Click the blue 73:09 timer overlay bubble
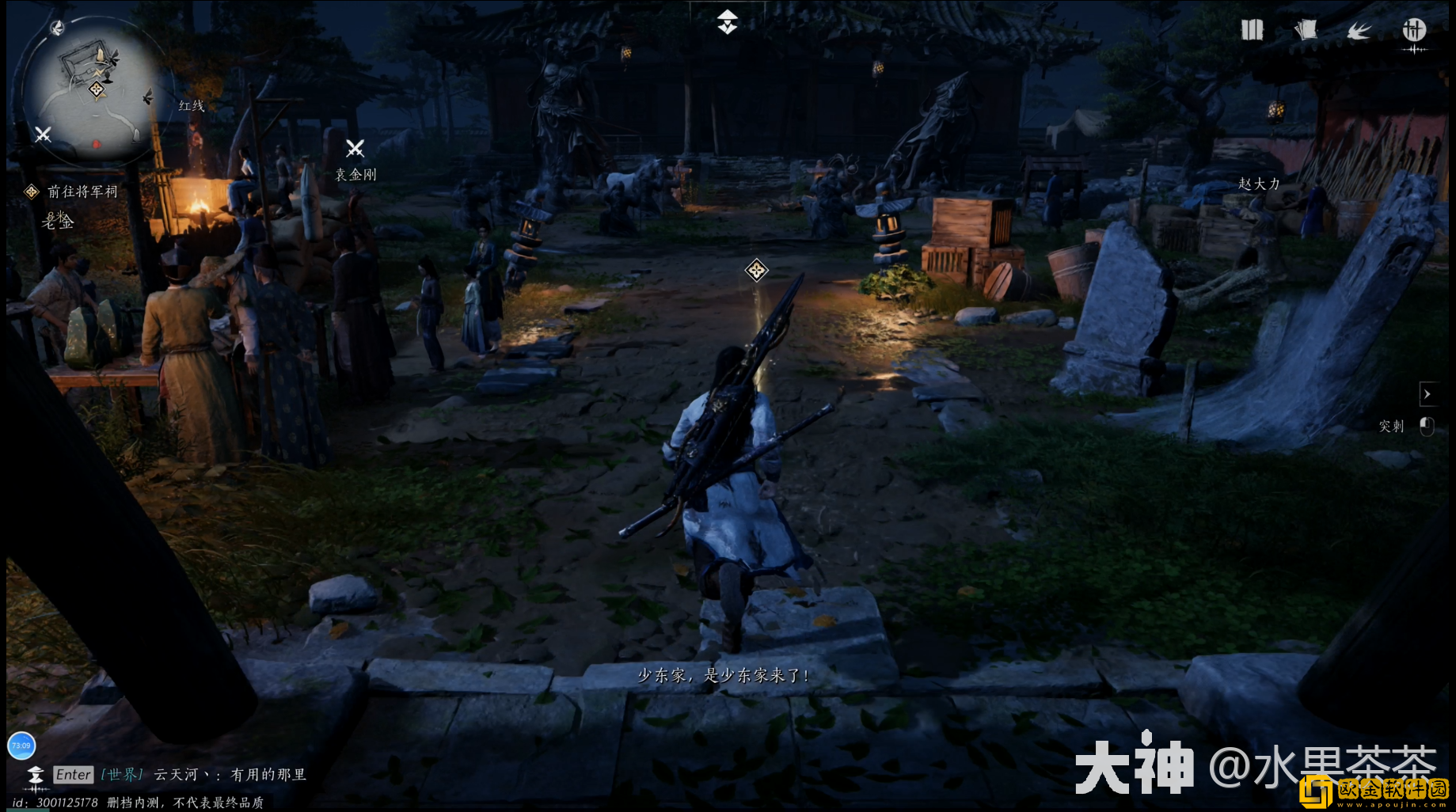1456x812 pixels. 21,746
